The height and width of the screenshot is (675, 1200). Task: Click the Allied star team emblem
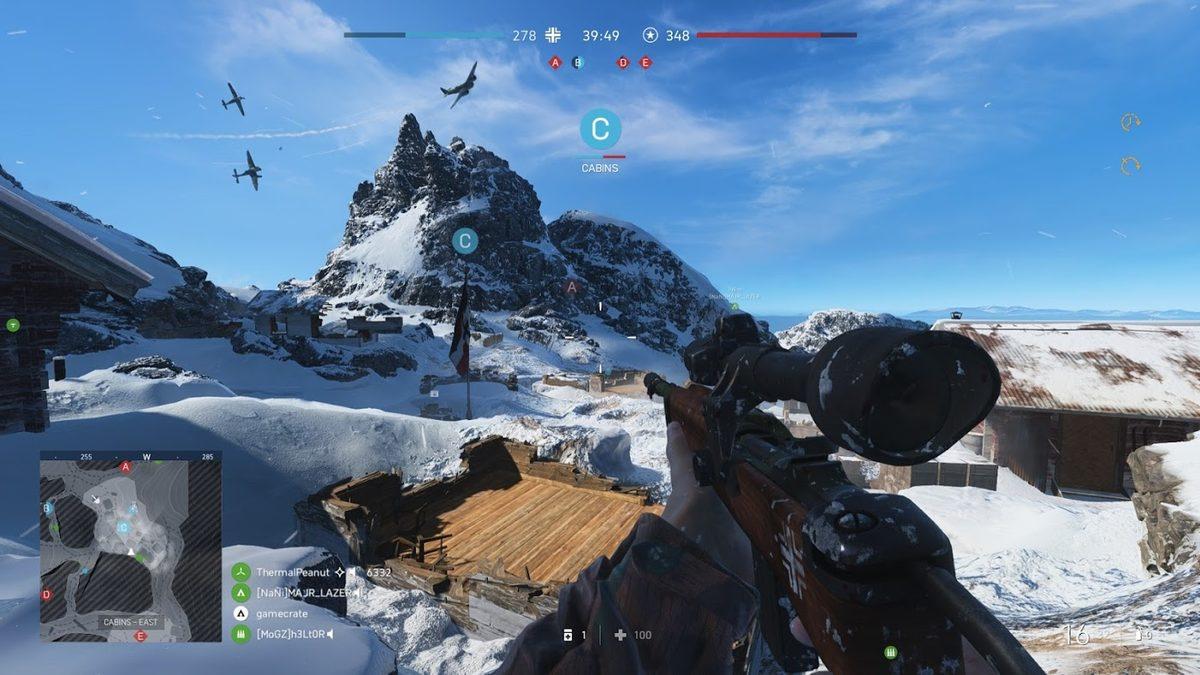pos(650,35)
